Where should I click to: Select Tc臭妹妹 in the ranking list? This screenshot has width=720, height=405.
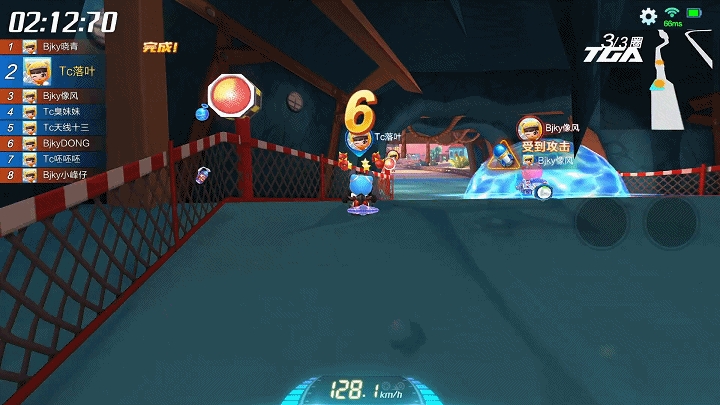click(60, 111)
